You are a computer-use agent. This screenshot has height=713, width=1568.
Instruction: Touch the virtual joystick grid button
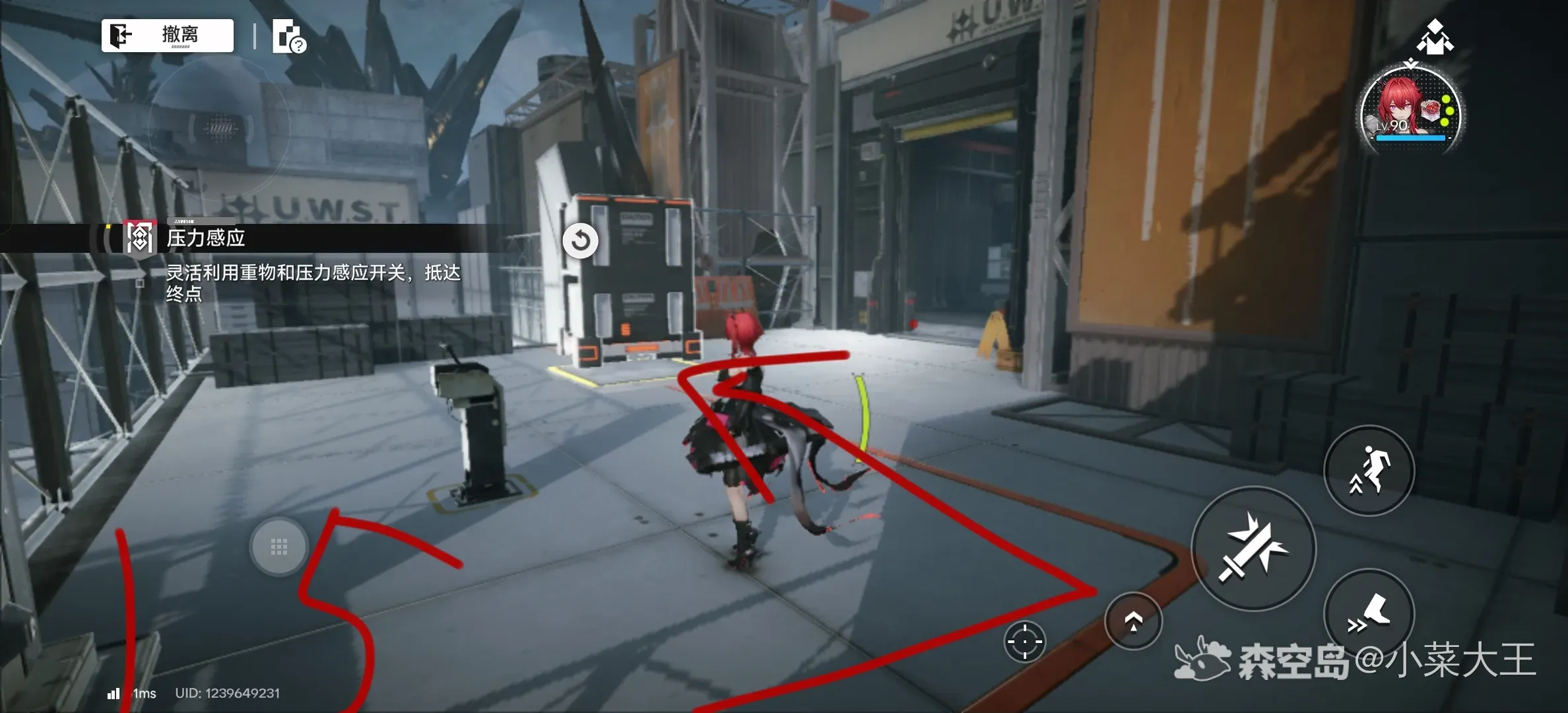(x=279, y=547)
